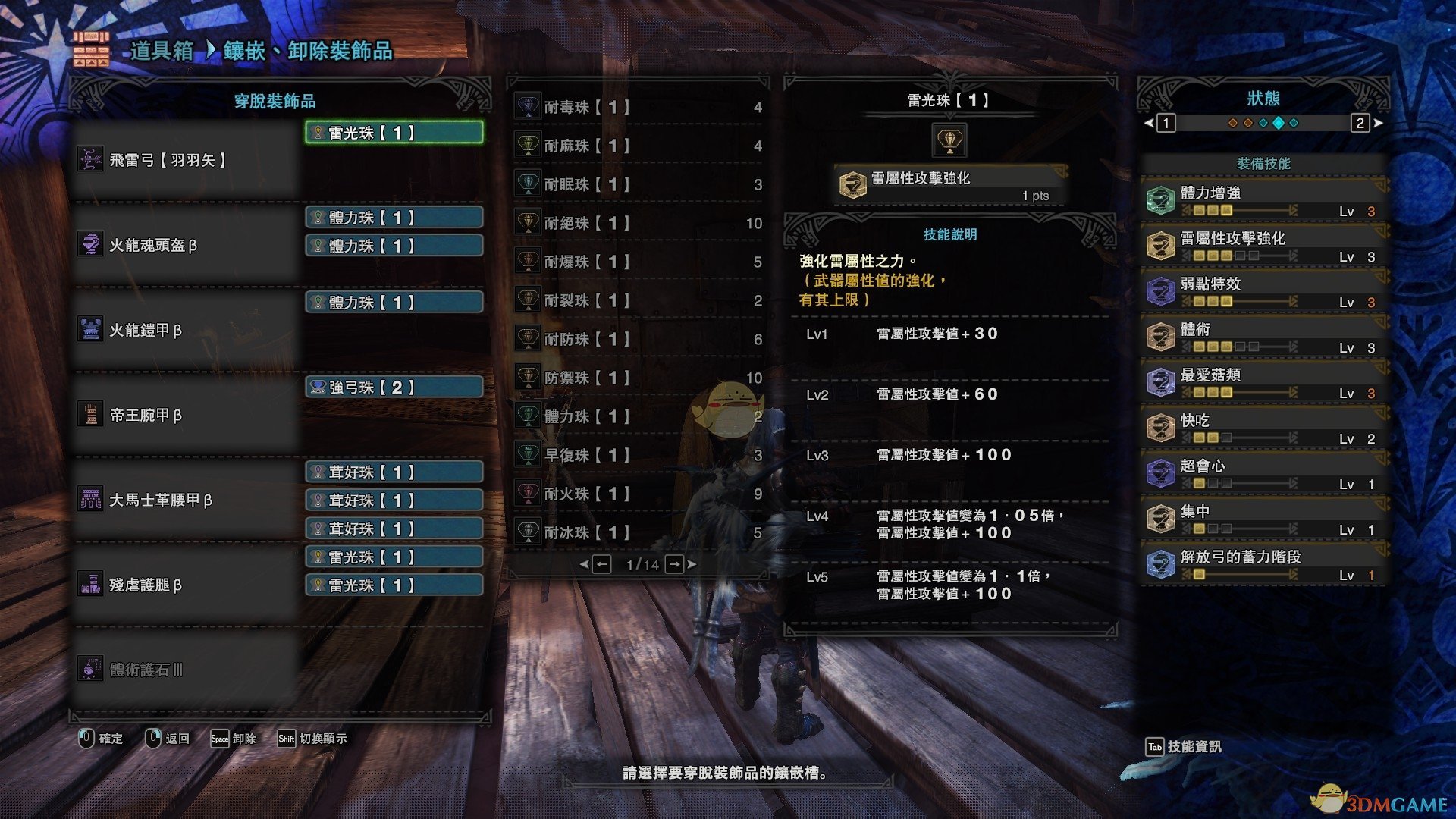Choose the 殘虐護腿β equipment row
The image size is (1456, 819).
coord(186,585)
